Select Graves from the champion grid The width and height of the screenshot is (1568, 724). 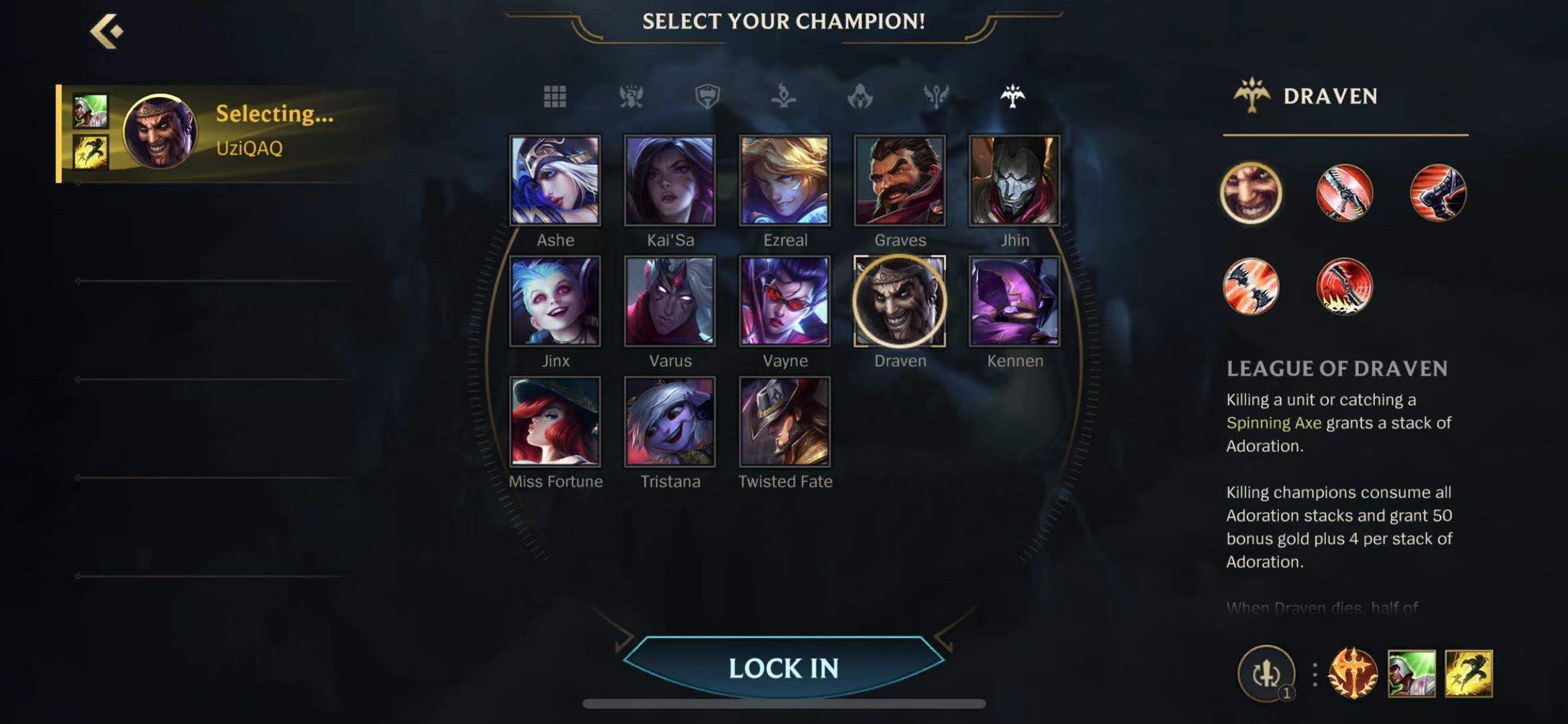point(900,180)
